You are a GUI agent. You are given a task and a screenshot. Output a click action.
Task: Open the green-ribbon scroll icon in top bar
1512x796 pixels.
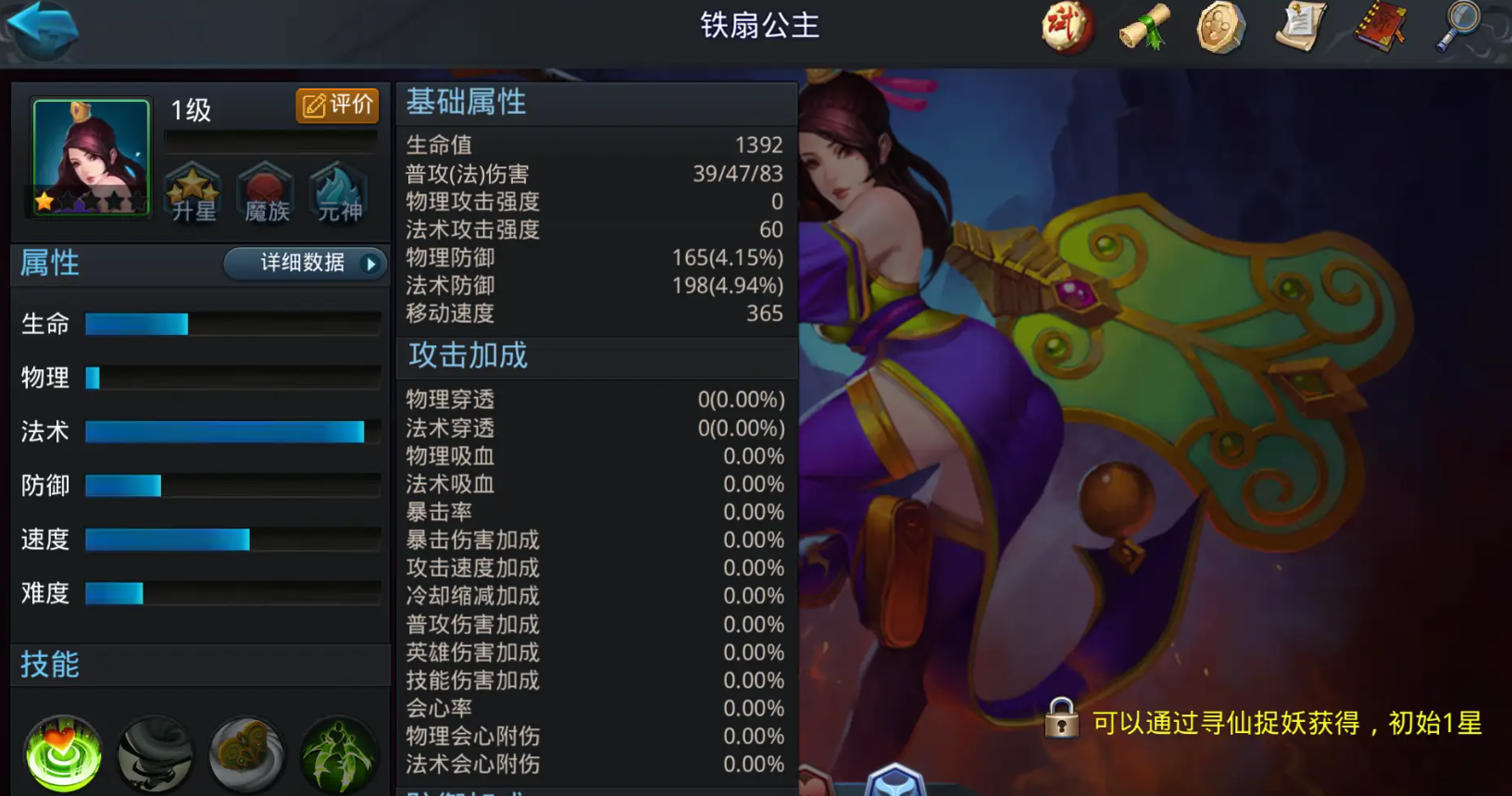click(x=1143, y=28)
